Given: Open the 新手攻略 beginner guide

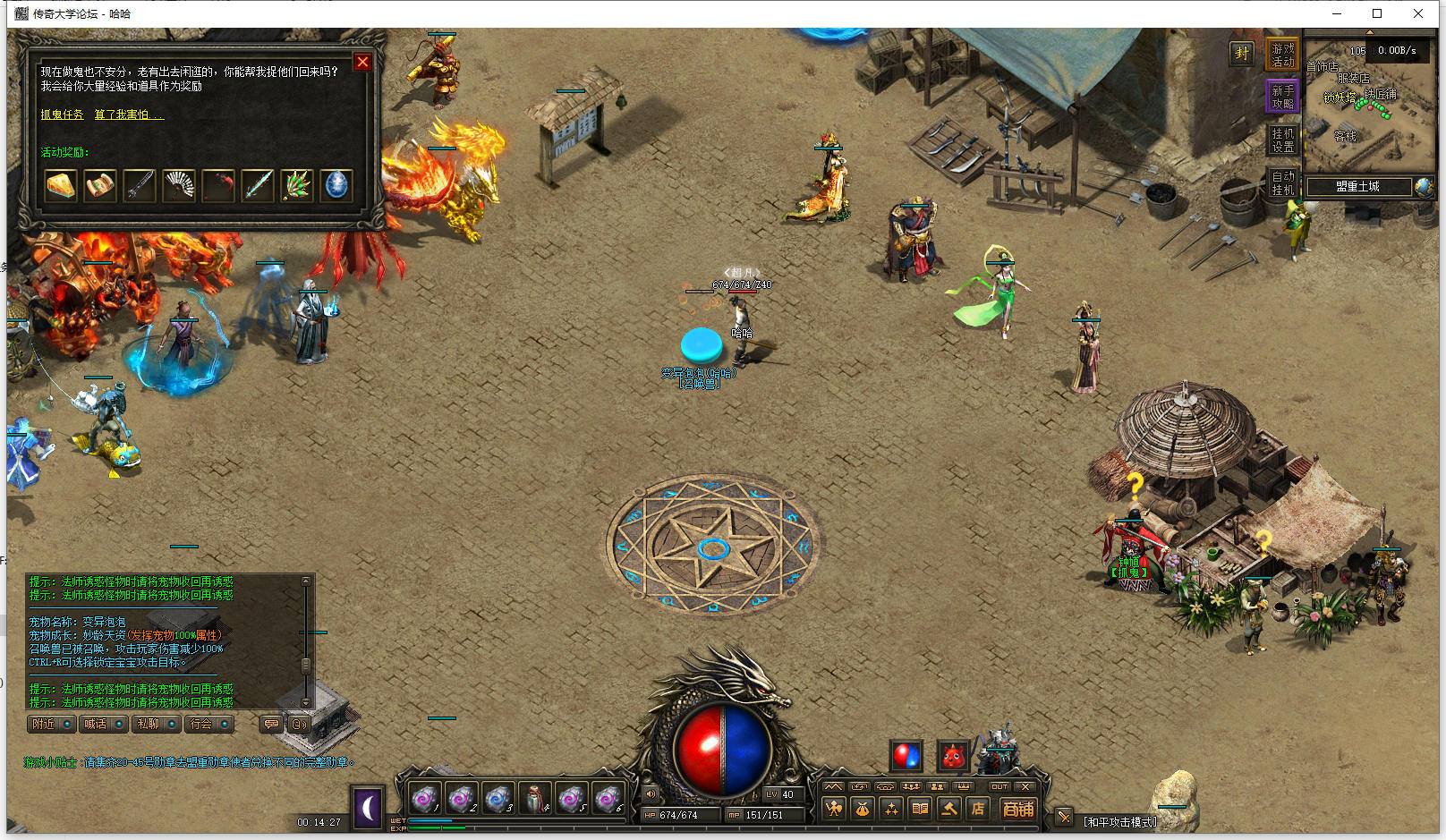Looking at the screenshot, I should (1282, 97).
